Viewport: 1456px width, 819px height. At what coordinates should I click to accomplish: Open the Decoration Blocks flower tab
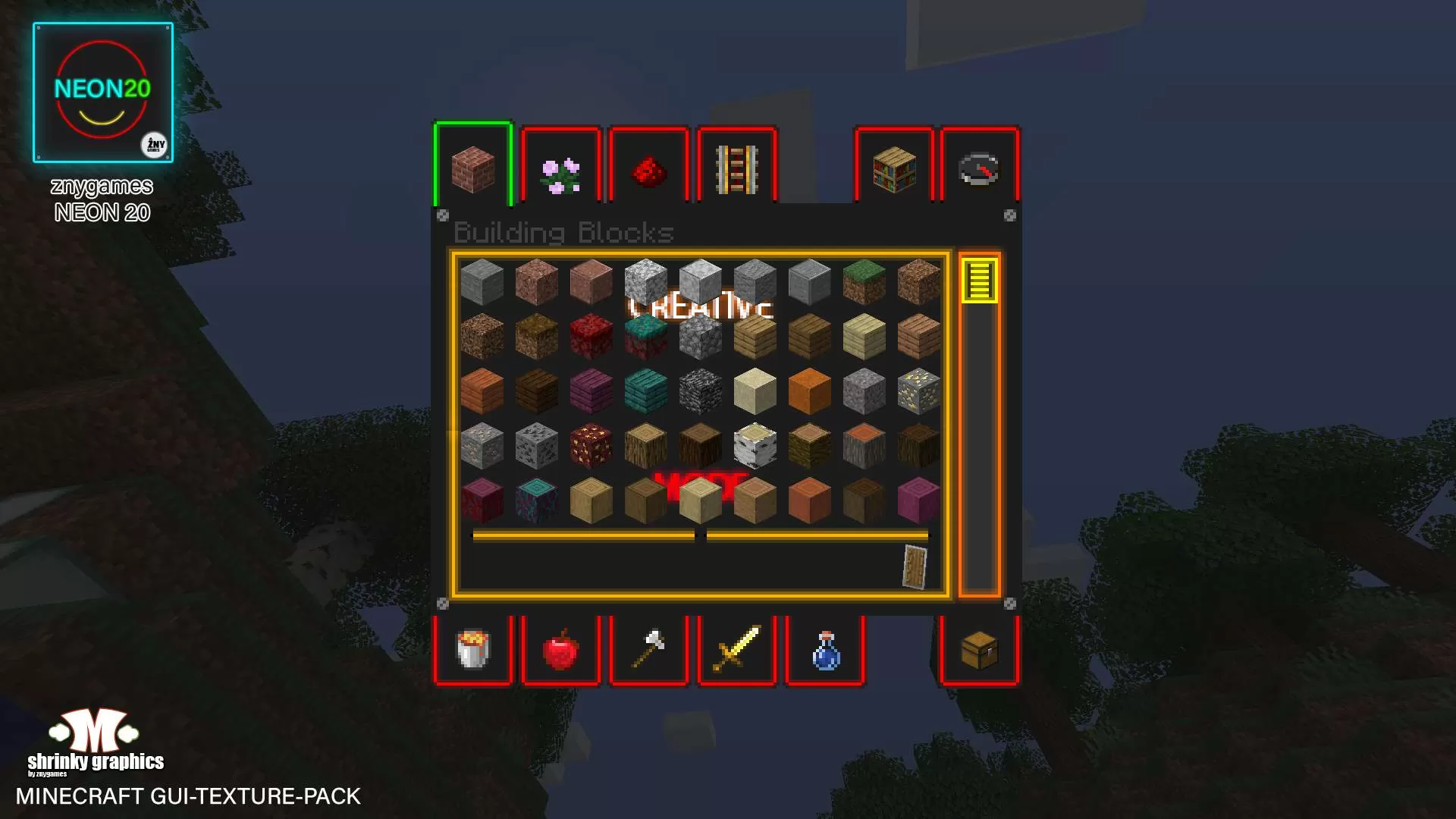pyautogui.click(x=561, y=168)
